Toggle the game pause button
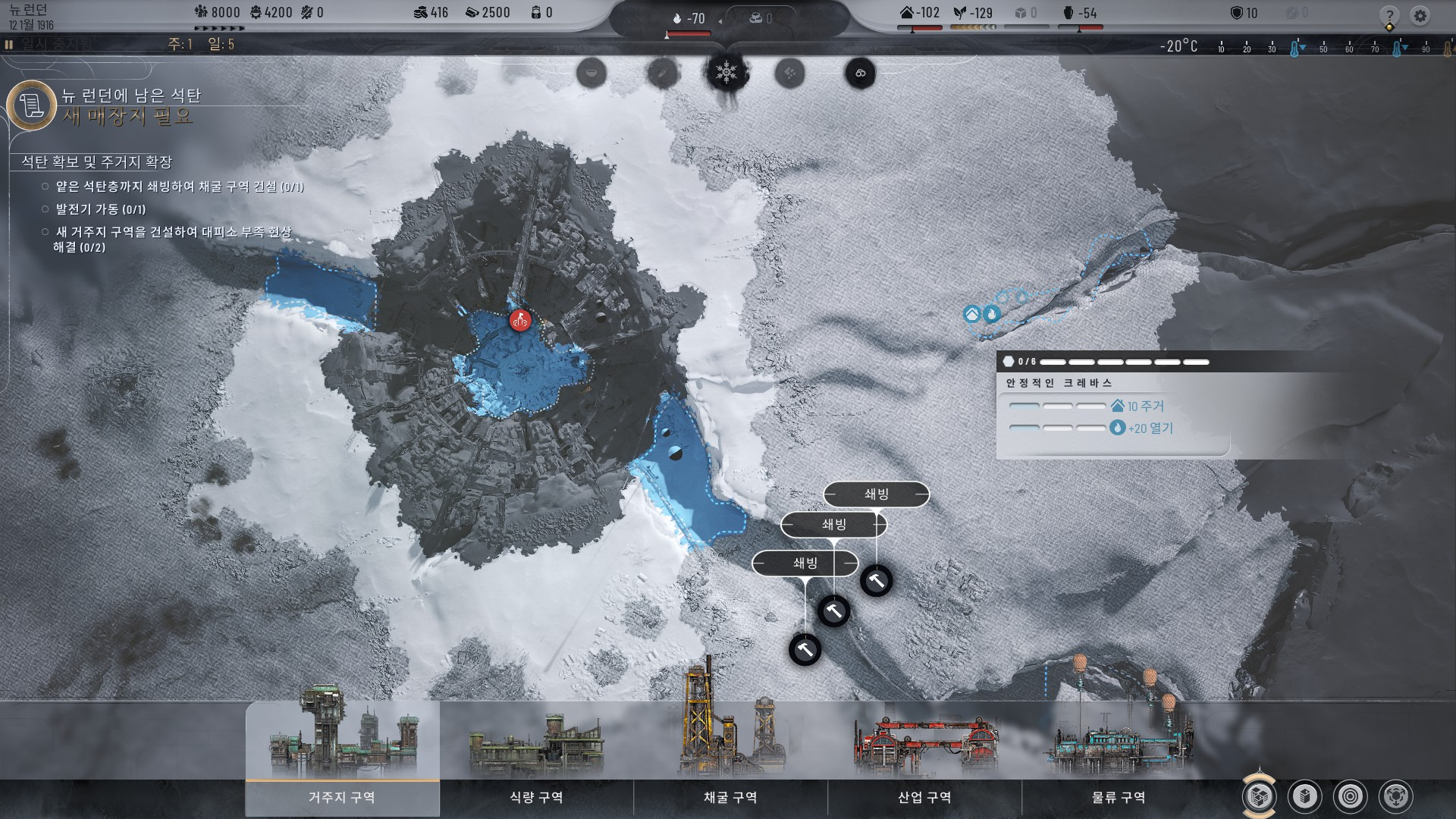This screenshot has height=819, width=1456. click(9, 45)
